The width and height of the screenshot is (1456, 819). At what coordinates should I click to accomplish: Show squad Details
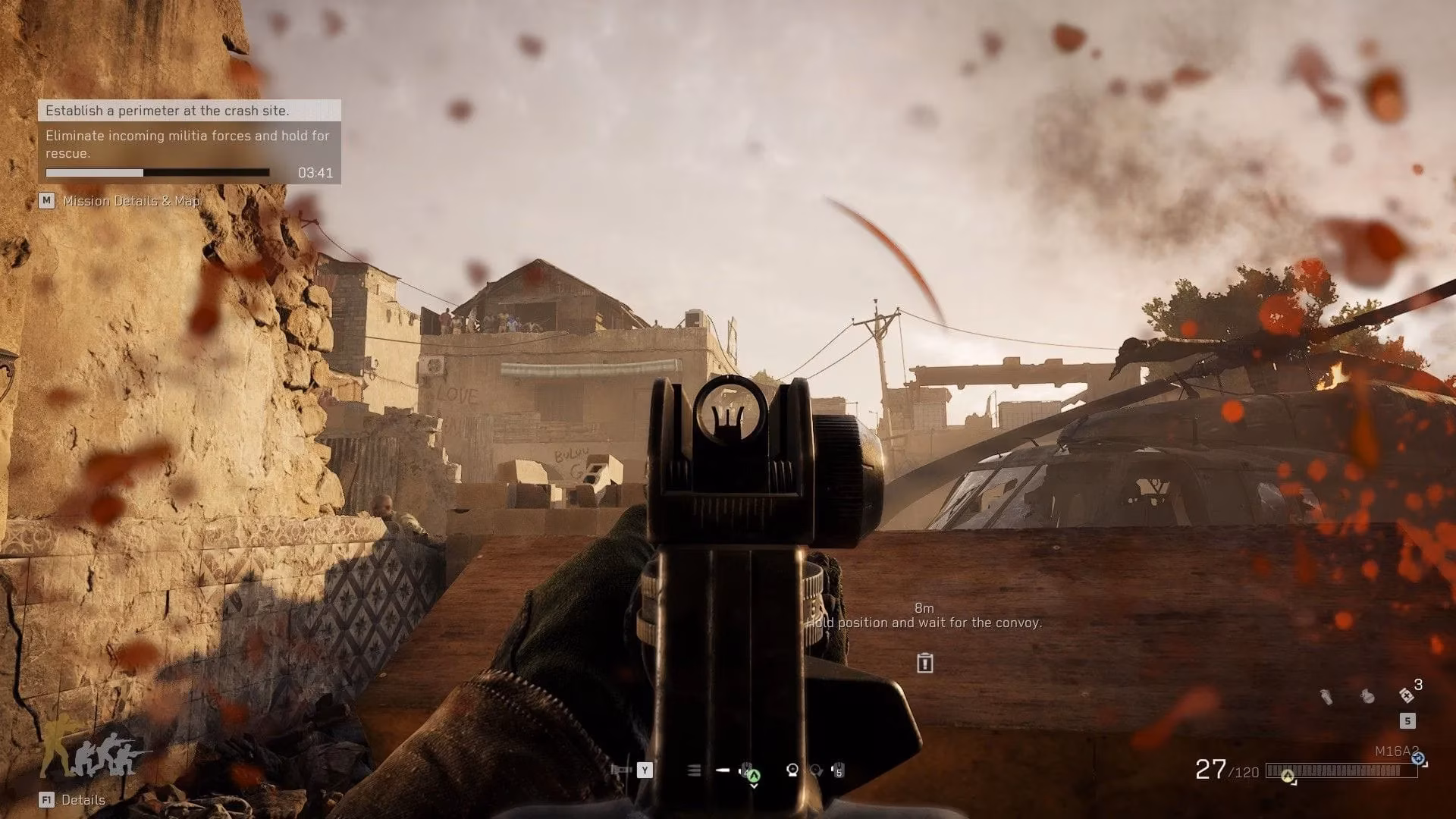click(83, 800)
